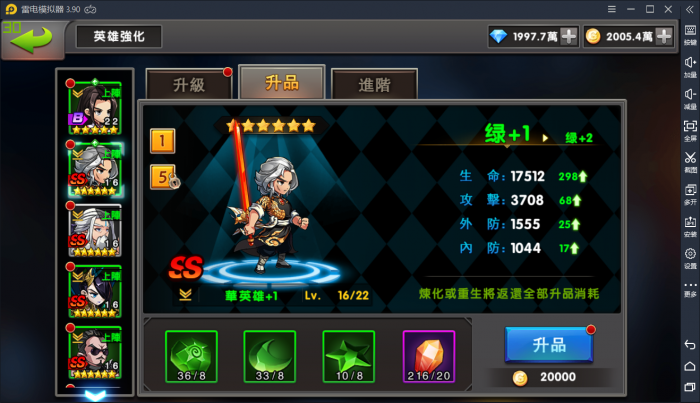Open the 進階 tab

click(374, 85)
